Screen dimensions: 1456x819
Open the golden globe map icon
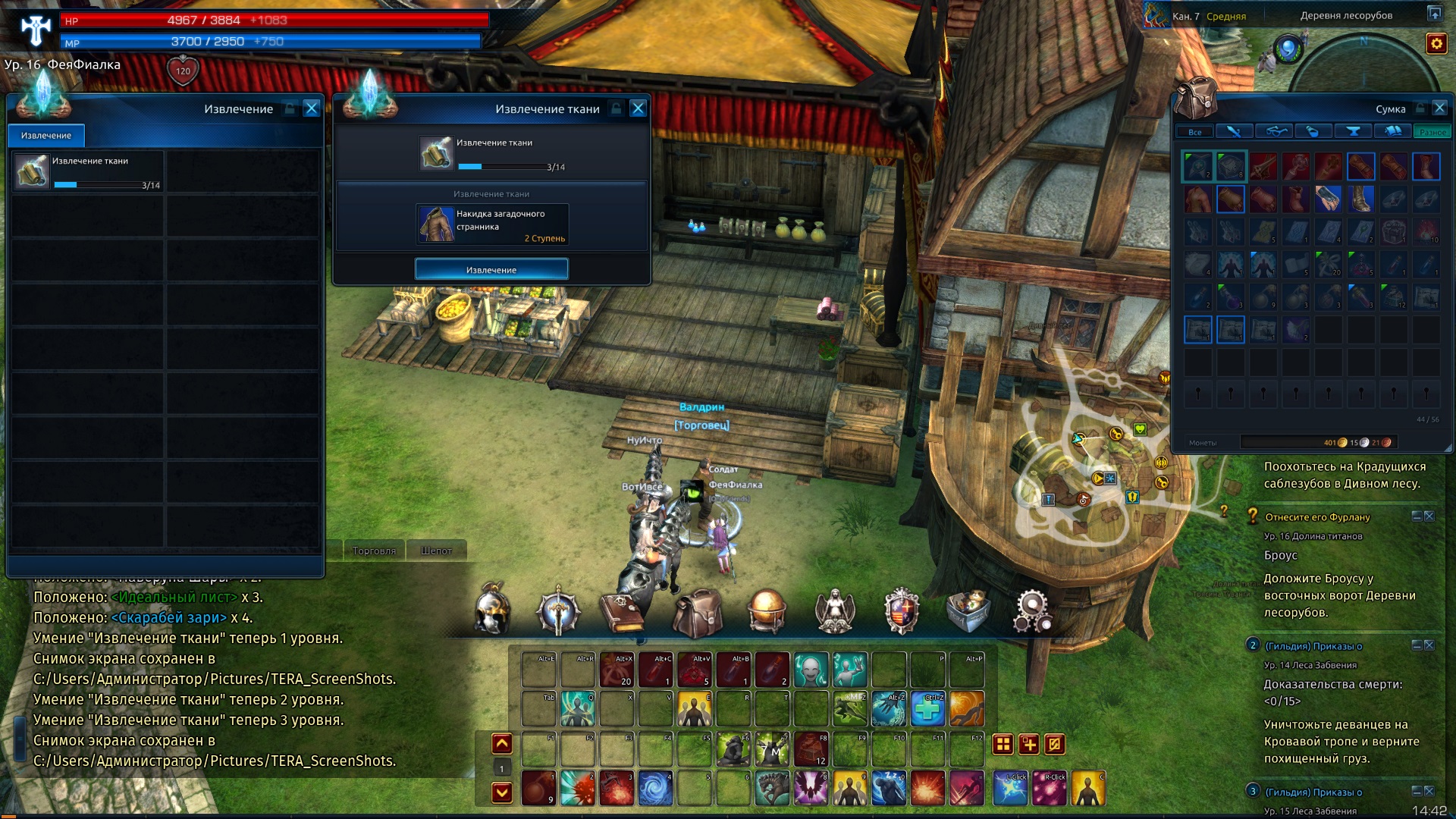(766, 611)
